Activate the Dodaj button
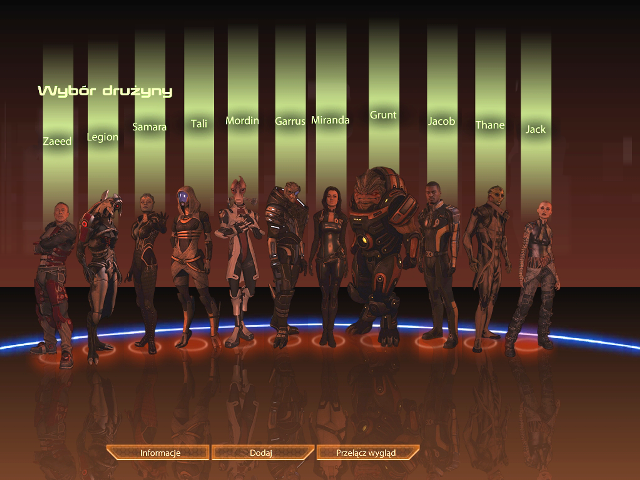The height and width of the screenshot is (480, 640). click(262, 453)
